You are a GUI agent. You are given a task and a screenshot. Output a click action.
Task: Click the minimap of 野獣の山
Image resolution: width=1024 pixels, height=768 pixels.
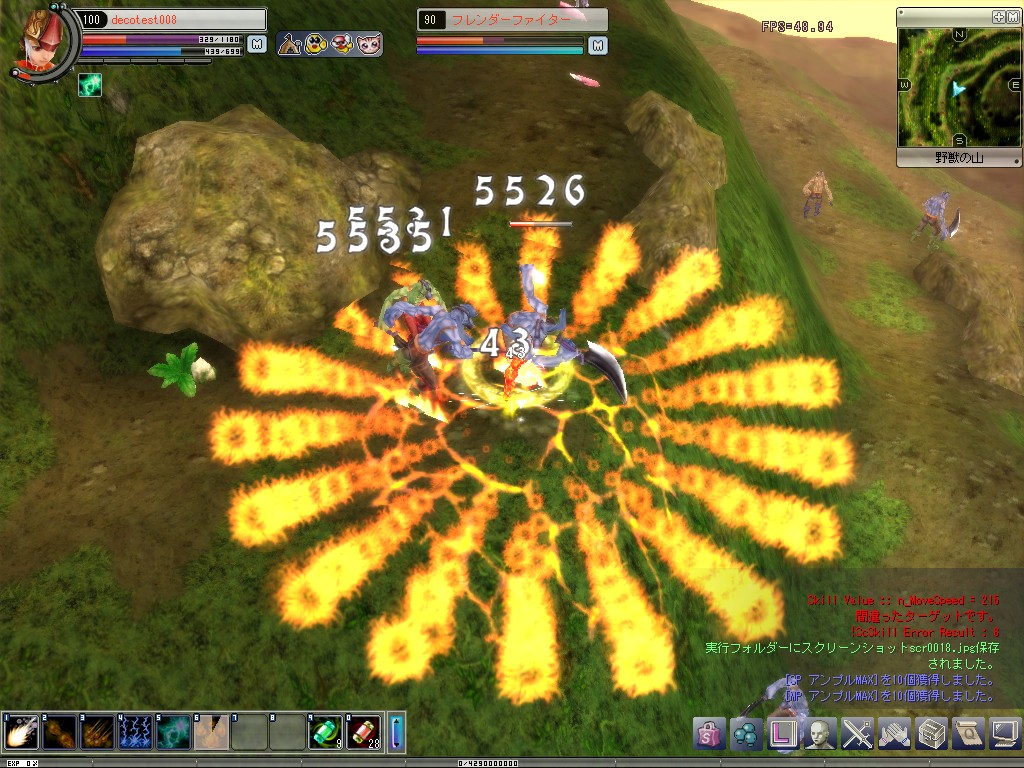[x=958, y=88]
